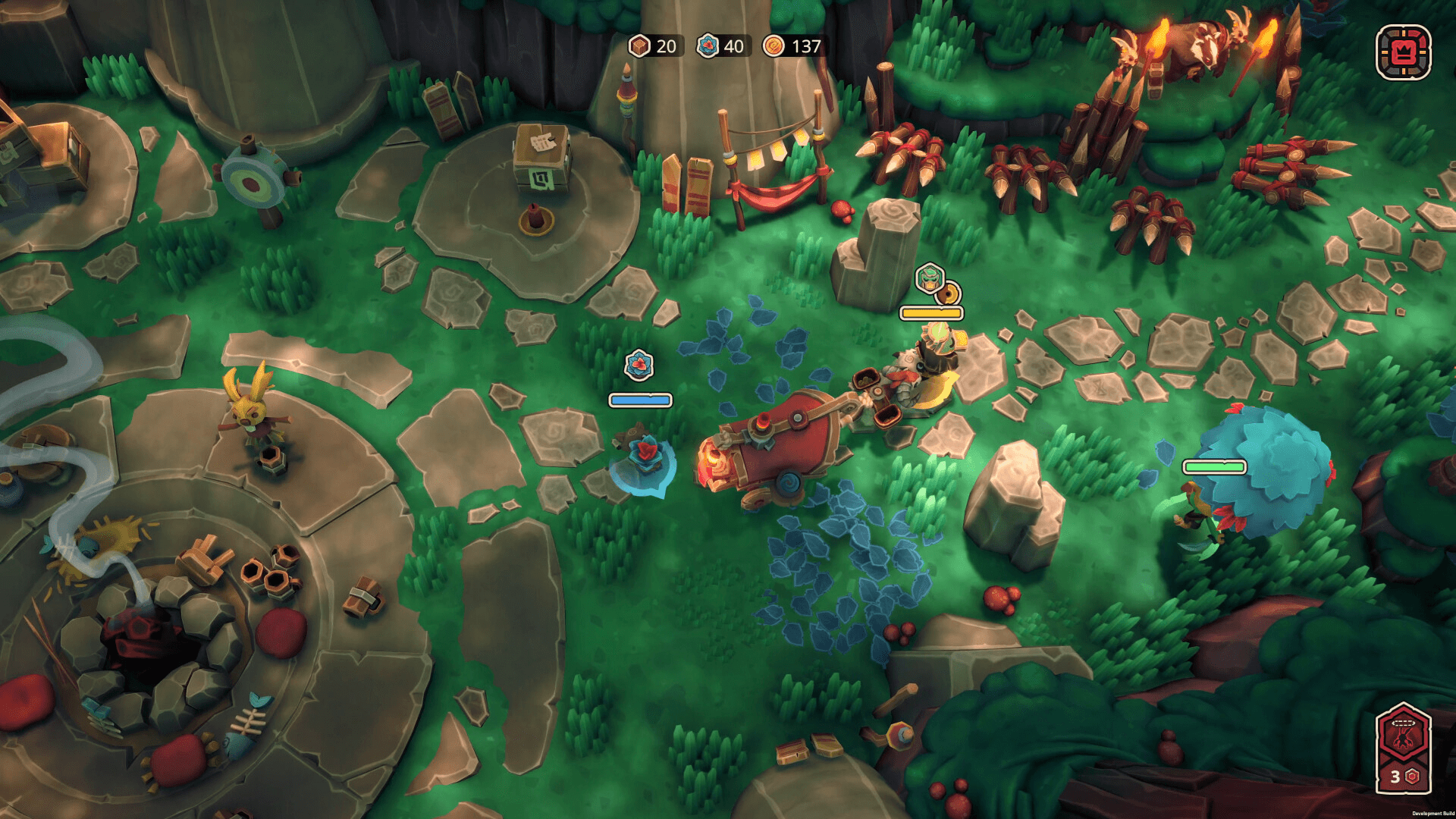Click the hexagonal item pickup near the bunny creature
Viewport: 1456px width, 819px height.
[x=271, y=459]
